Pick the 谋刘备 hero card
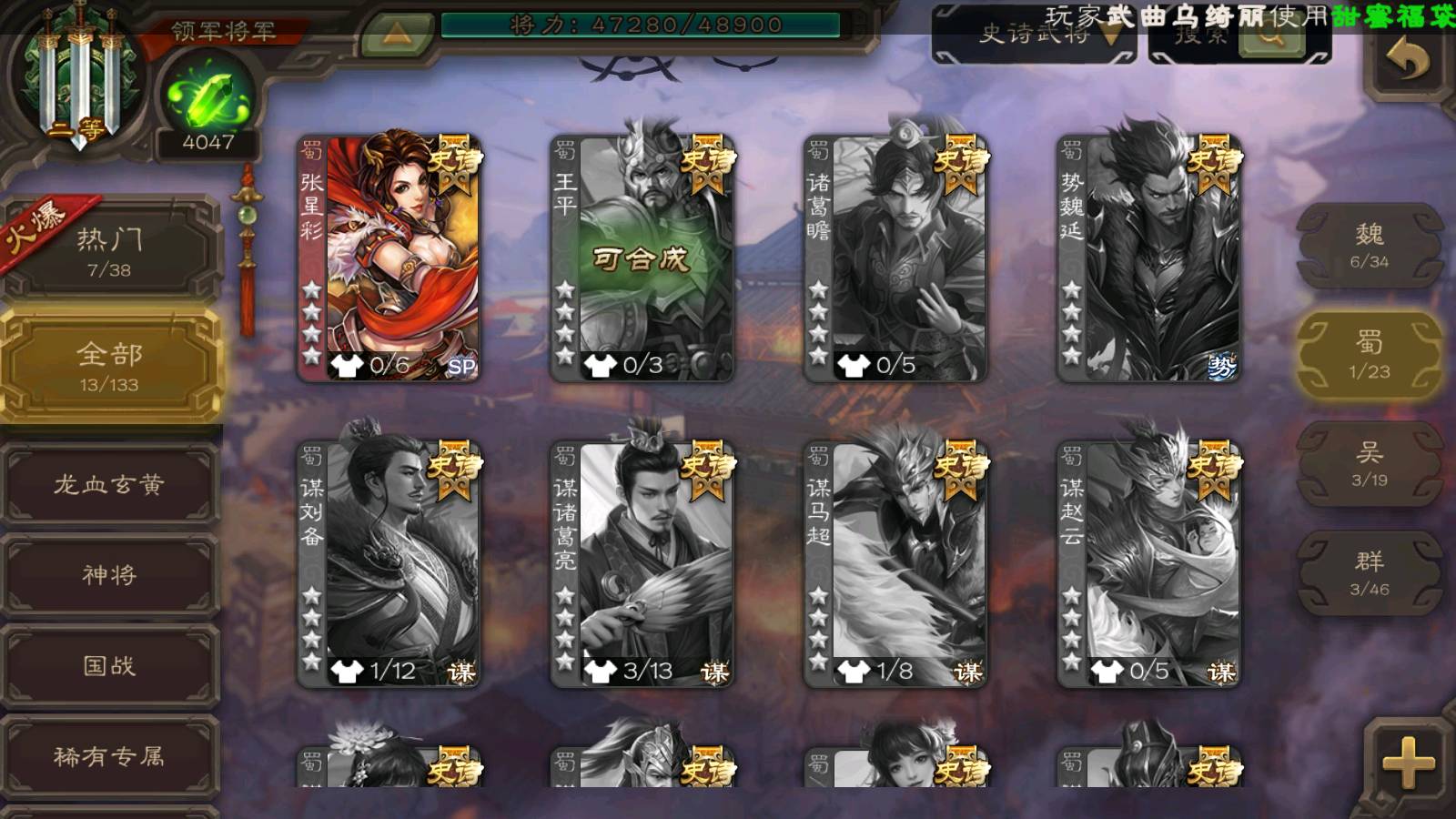 389,564
